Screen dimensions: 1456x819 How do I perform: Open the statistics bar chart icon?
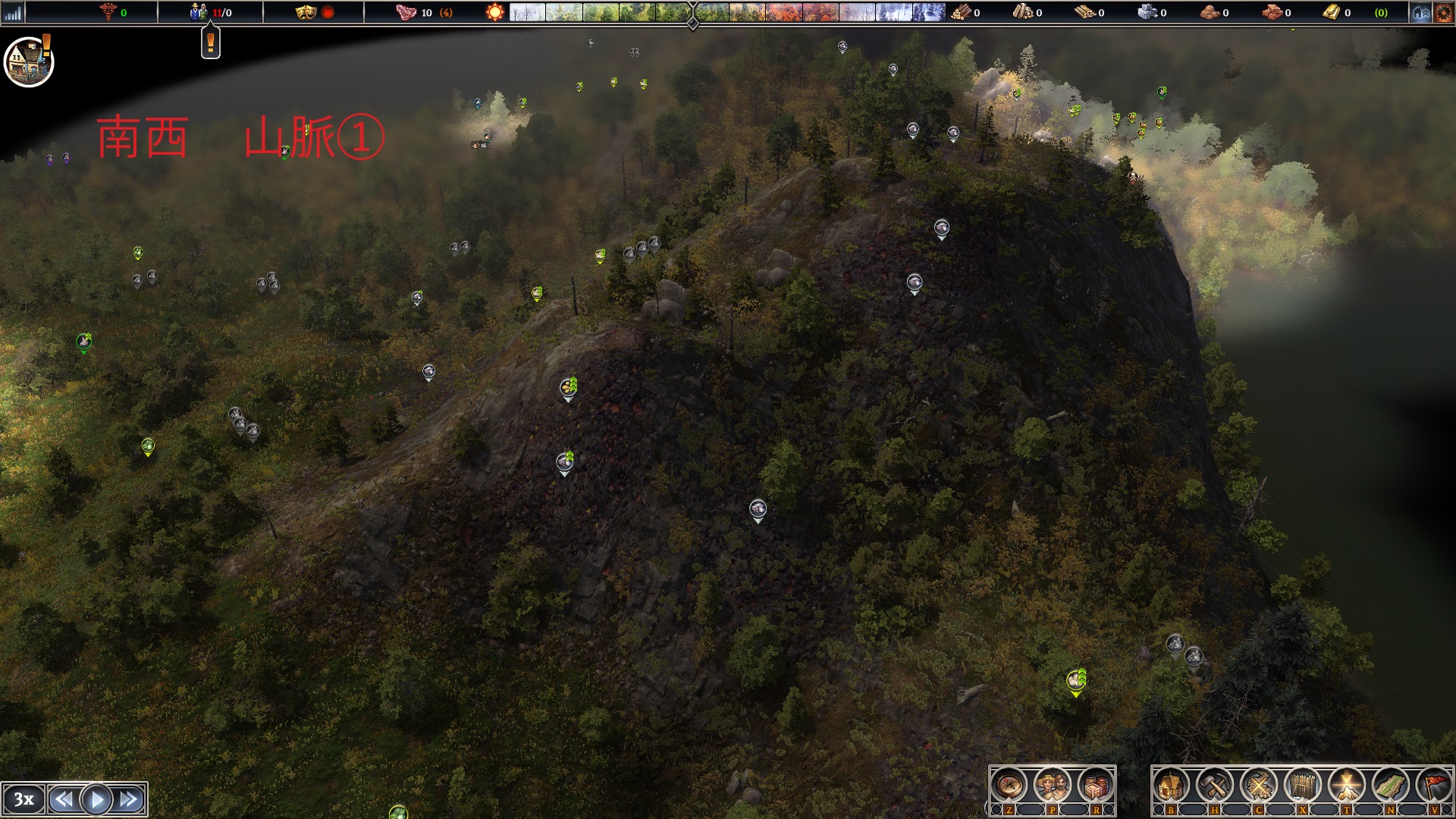pyautogui.click(x=13, y=12)
